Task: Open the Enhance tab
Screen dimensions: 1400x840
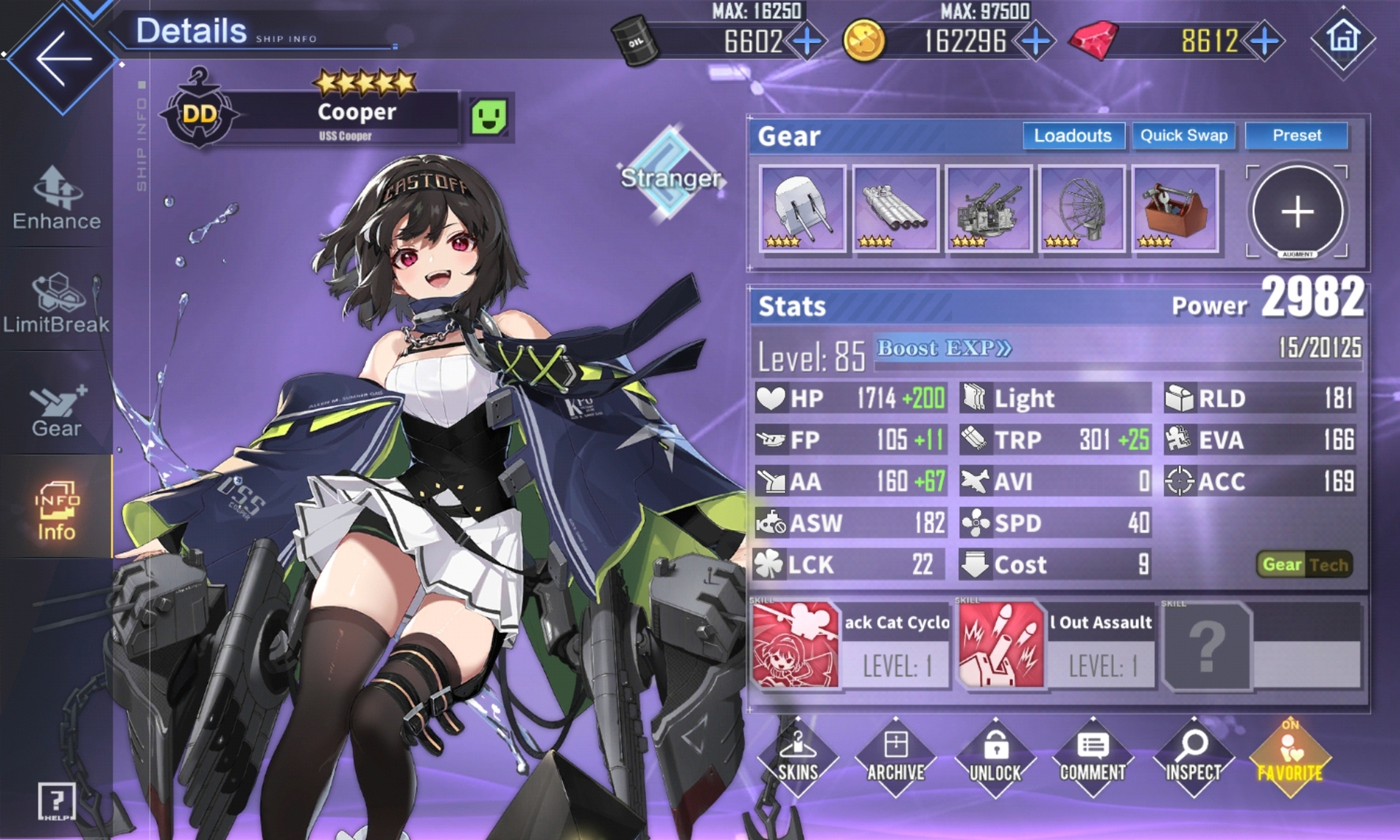Action: 57,198
